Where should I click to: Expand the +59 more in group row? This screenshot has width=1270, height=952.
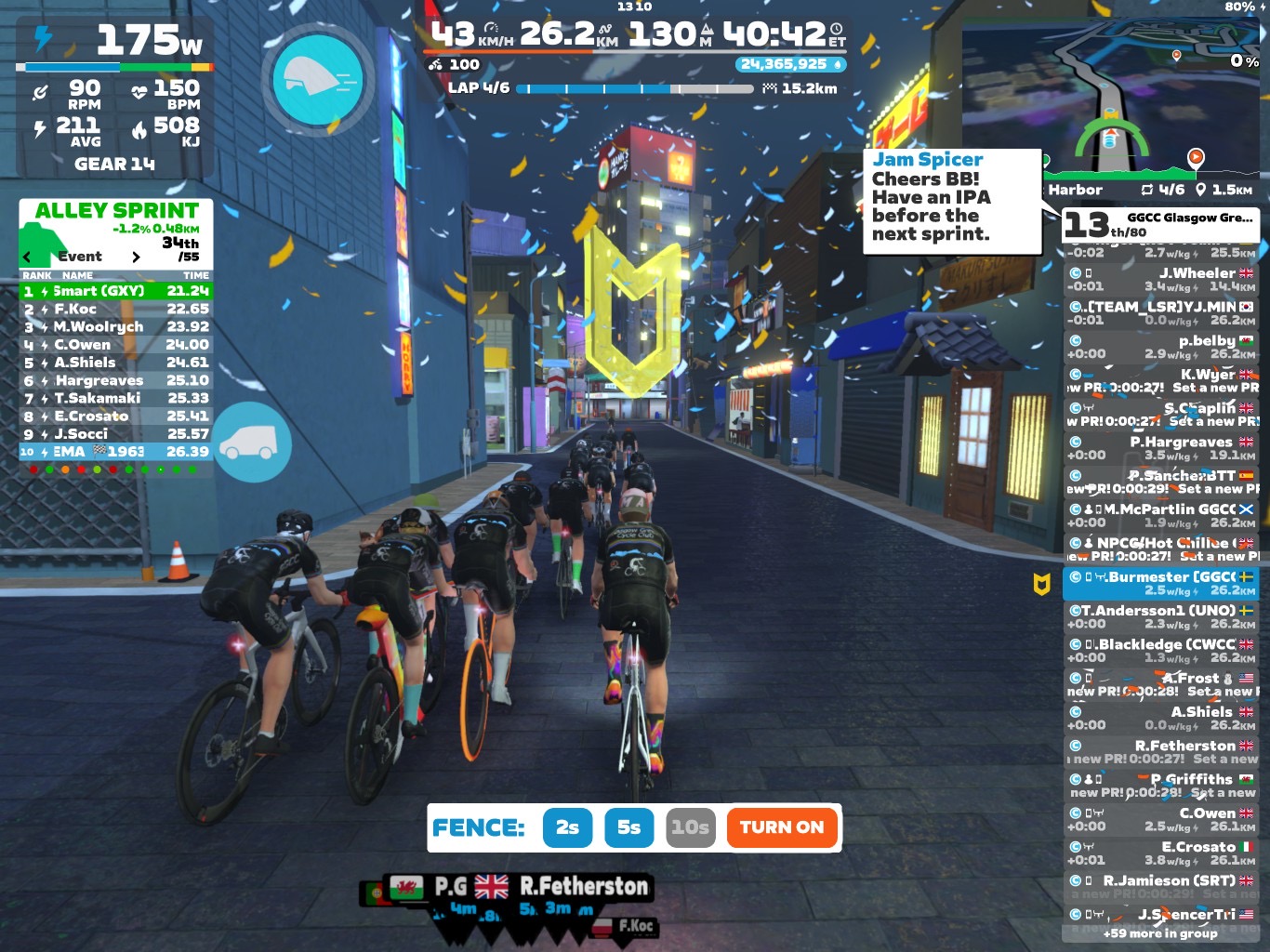(x=1160, y=933)
